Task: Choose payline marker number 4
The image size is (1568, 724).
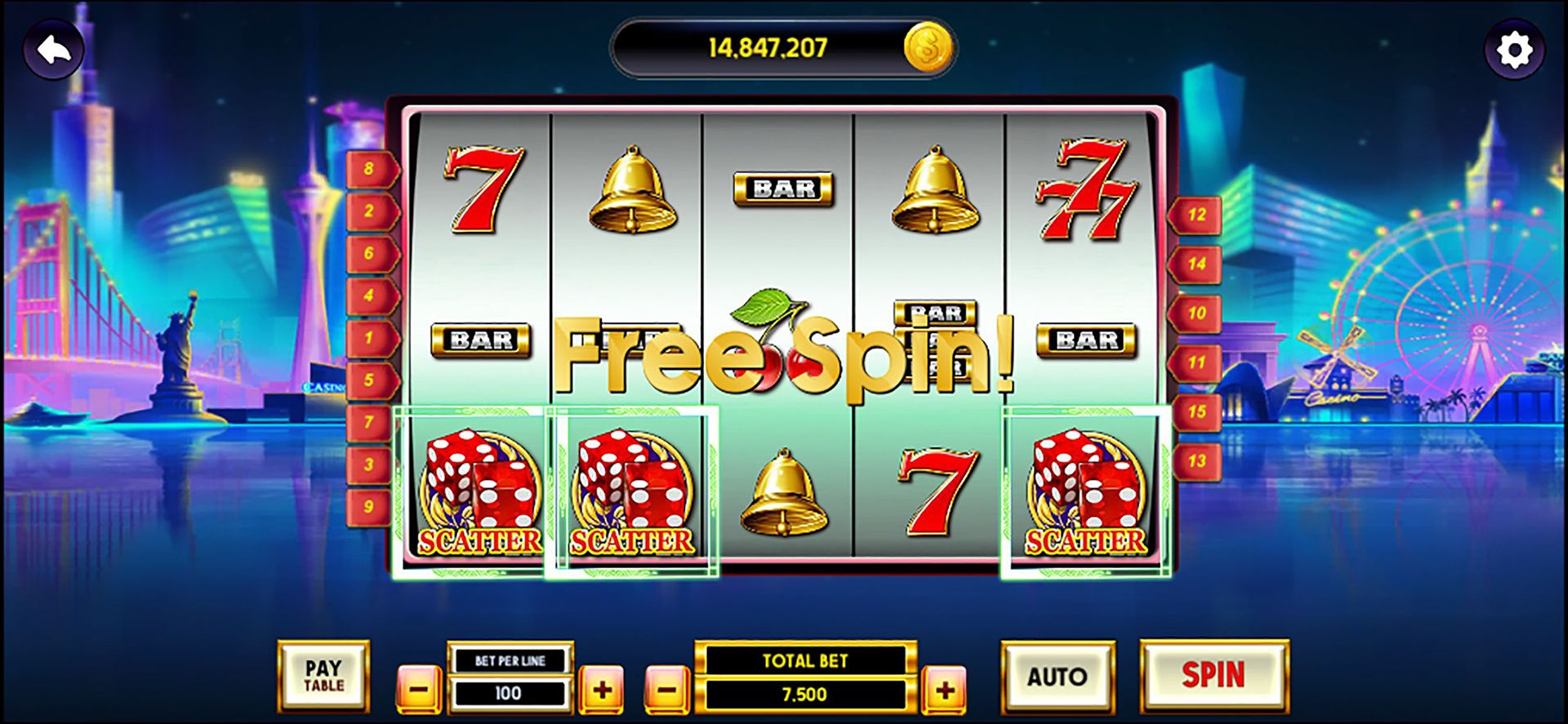Action: click(370, 295)
